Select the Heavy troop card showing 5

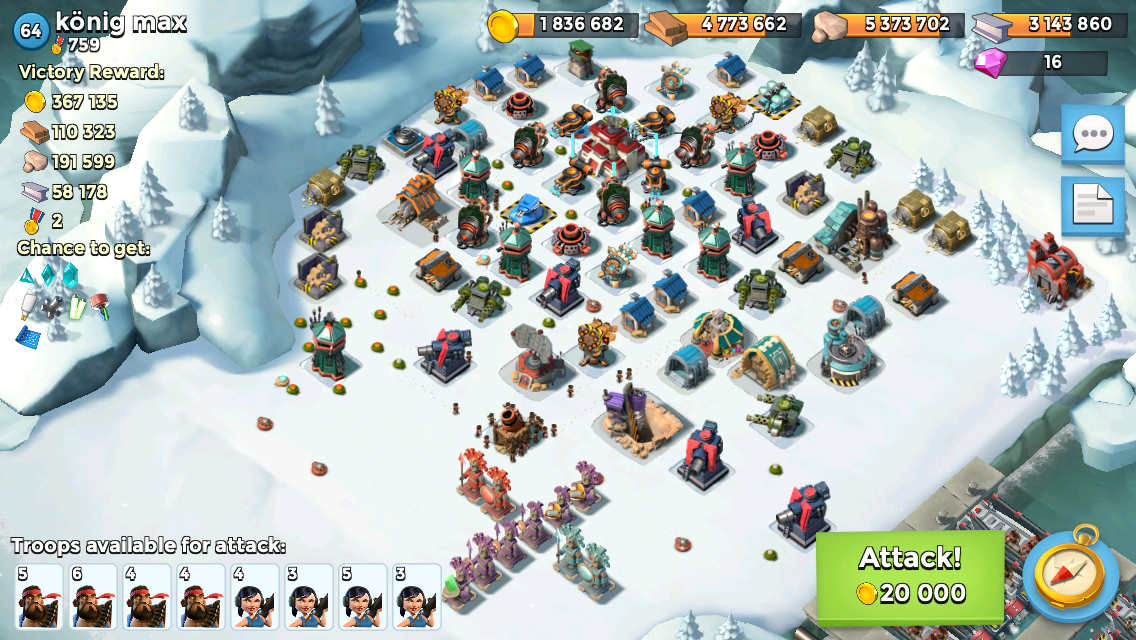pos(39,596)
